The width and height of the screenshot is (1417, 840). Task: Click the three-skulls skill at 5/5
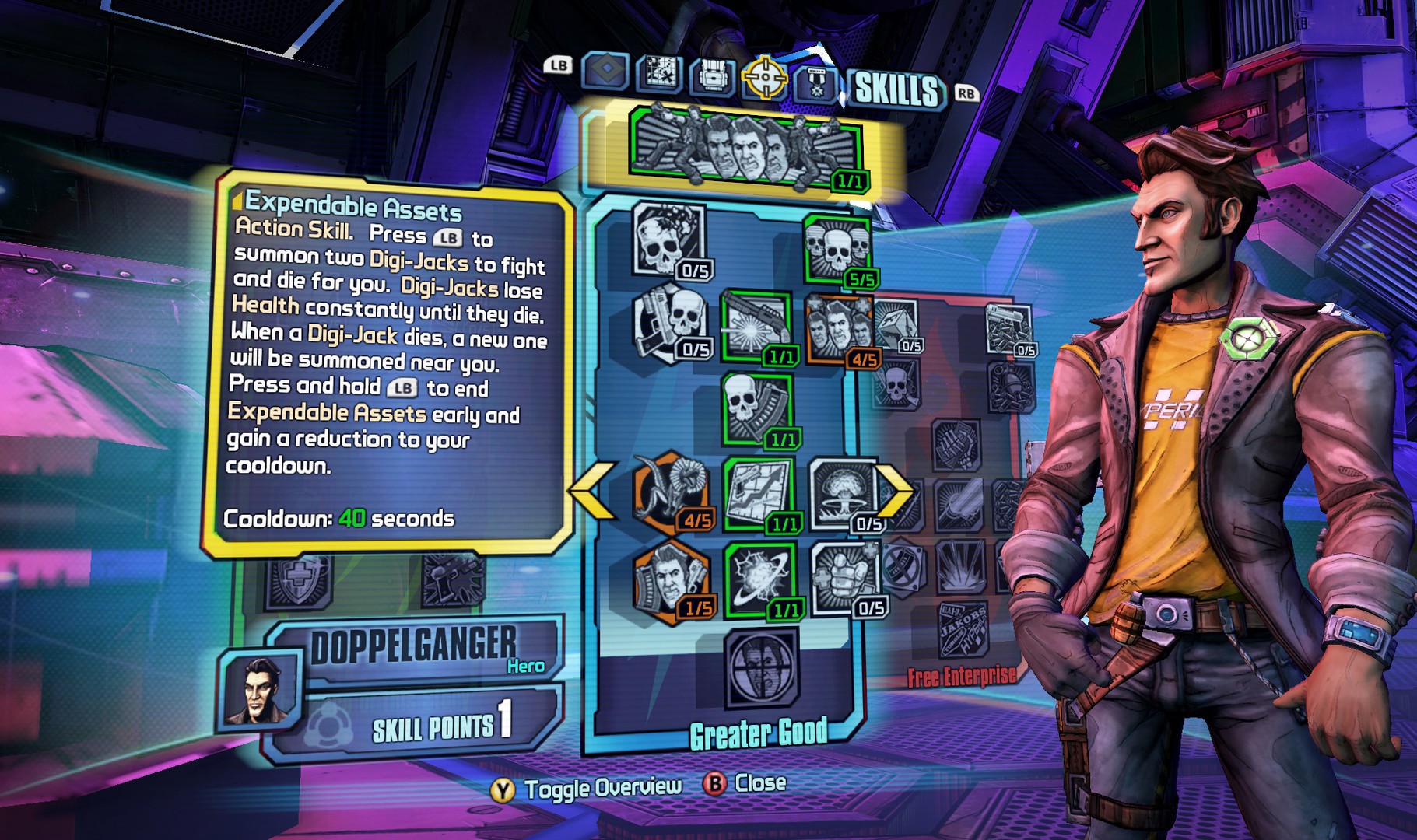tap(839, 249)
